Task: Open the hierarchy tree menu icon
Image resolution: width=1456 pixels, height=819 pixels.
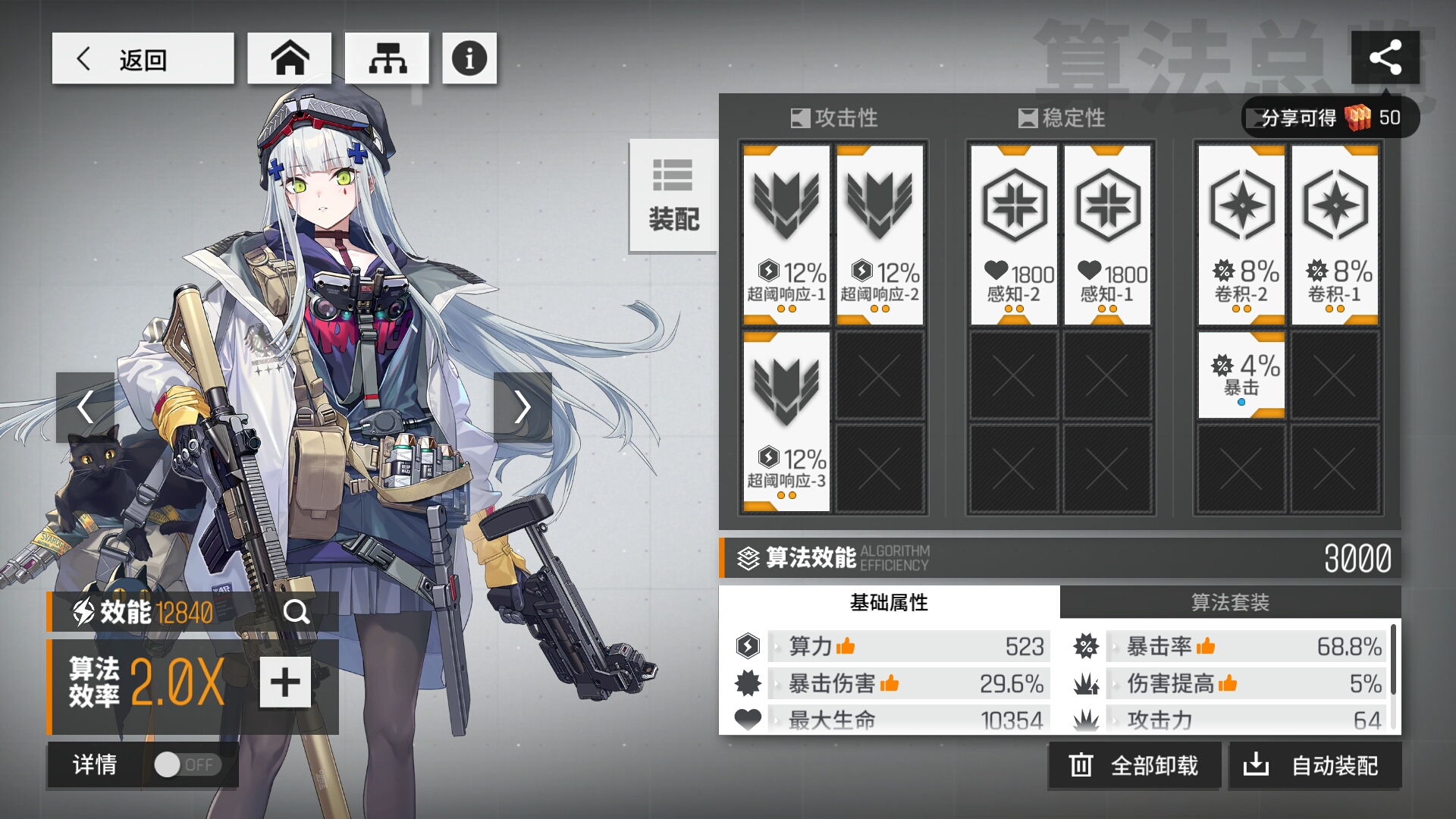Action: 388,58
